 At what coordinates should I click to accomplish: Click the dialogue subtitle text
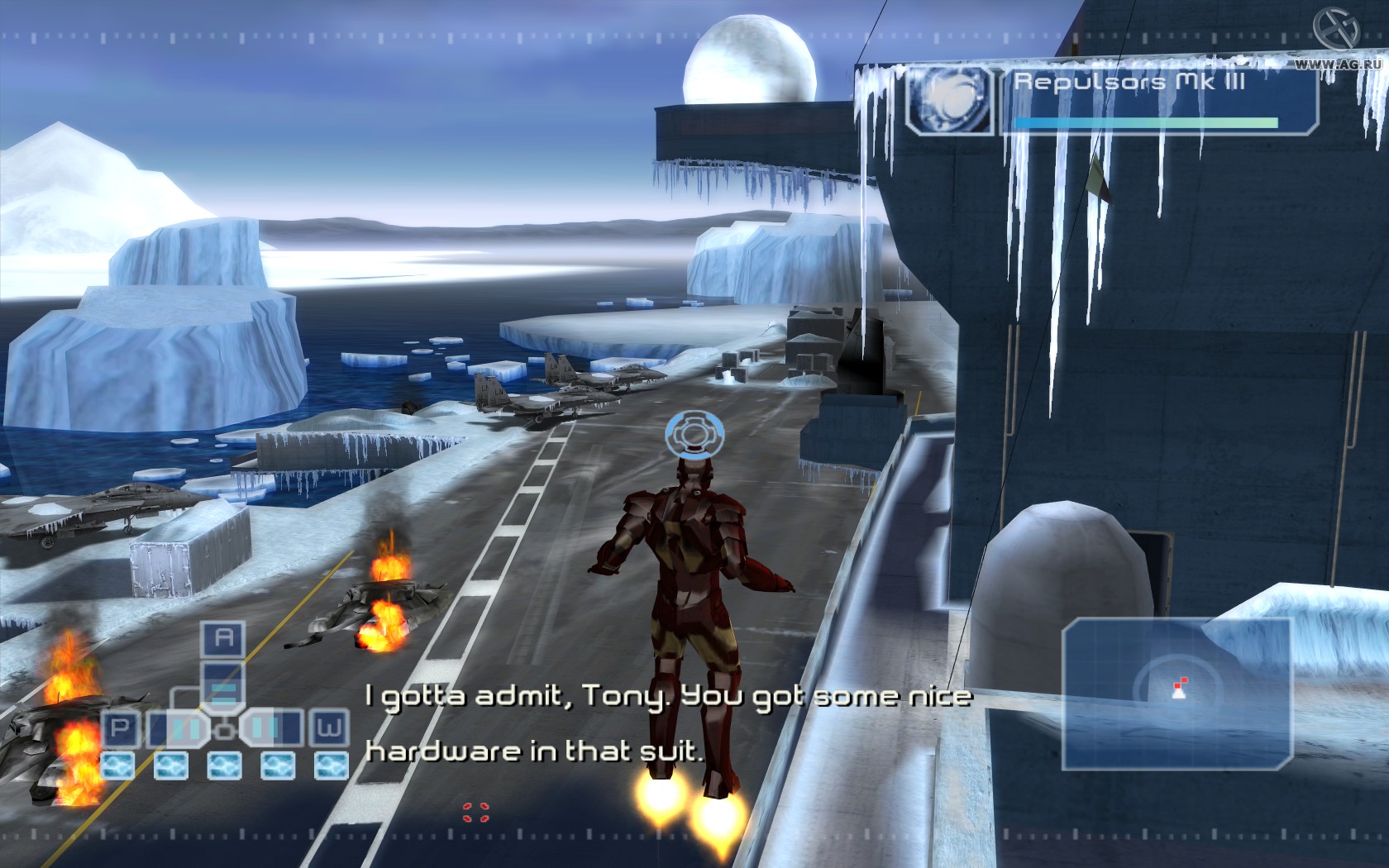[x=670, y=723]
